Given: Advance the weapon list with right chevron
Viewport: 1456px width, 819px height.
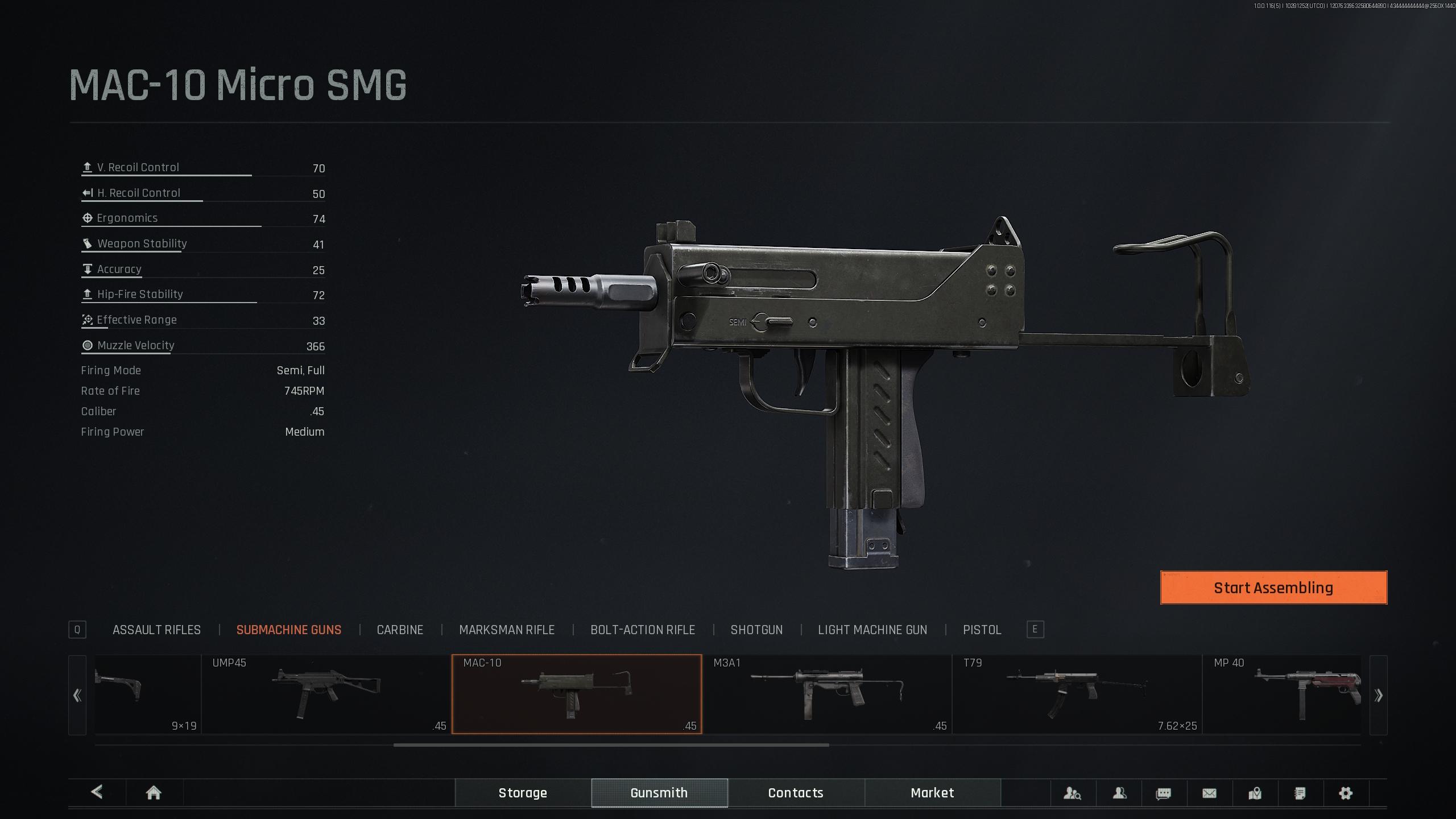Looking at the screenshot, I should pos(1378,695).
